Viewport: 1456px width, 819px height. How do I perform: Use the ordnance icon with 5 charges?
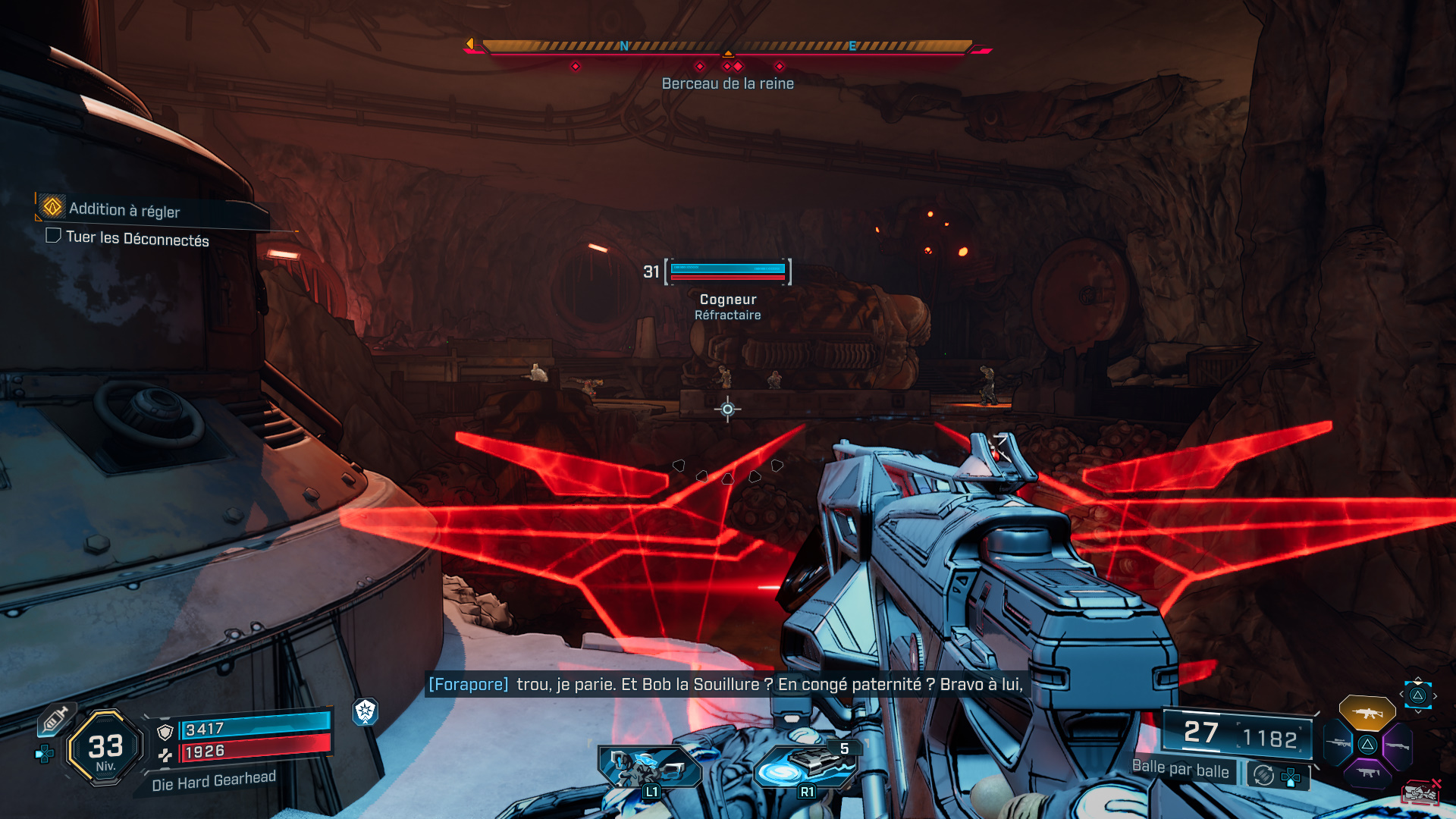pyautogui.click(x=806, y=767)
